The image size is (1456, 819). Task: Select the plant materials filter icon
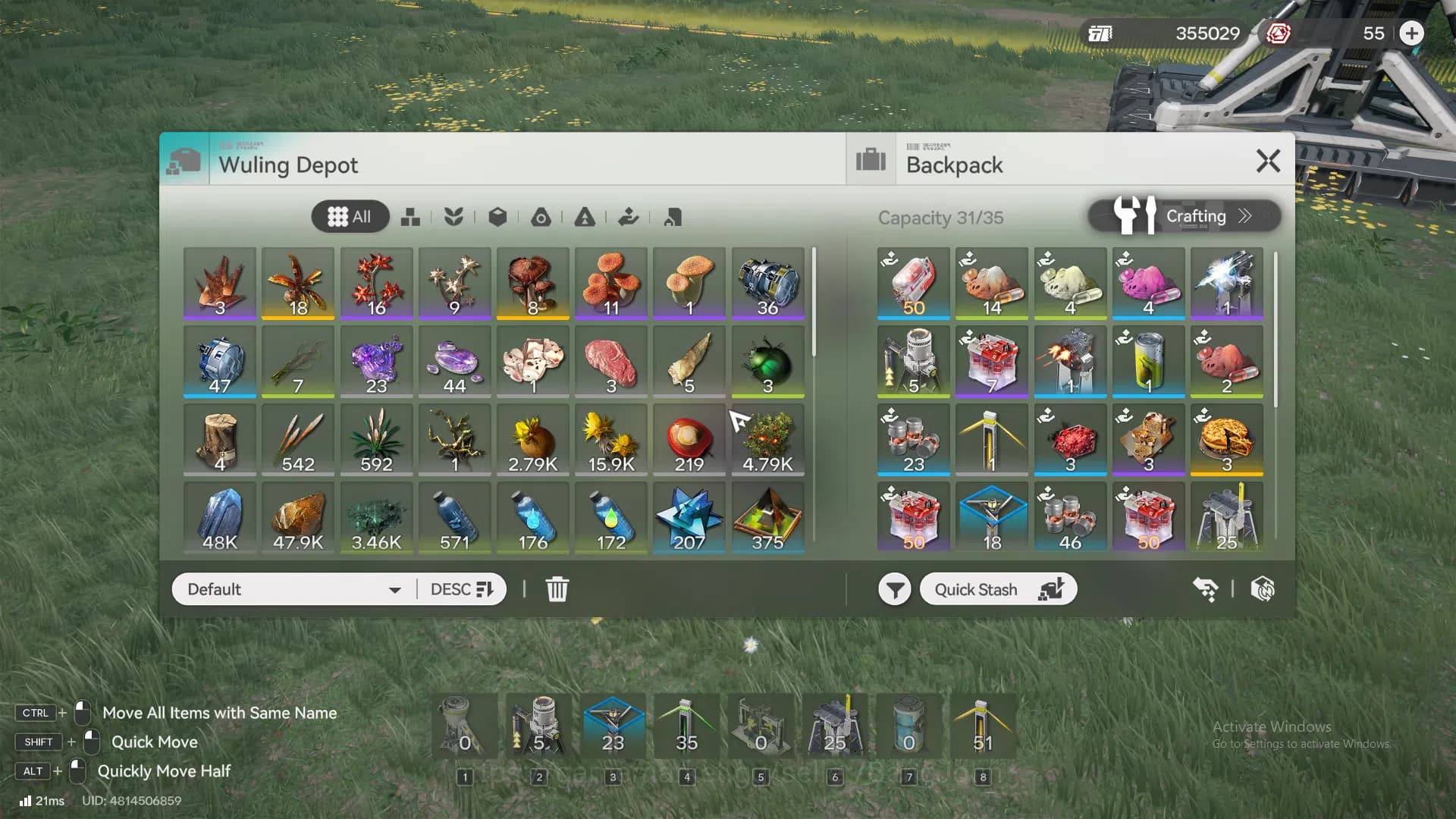pyautogui.click(x=453, y=218)
